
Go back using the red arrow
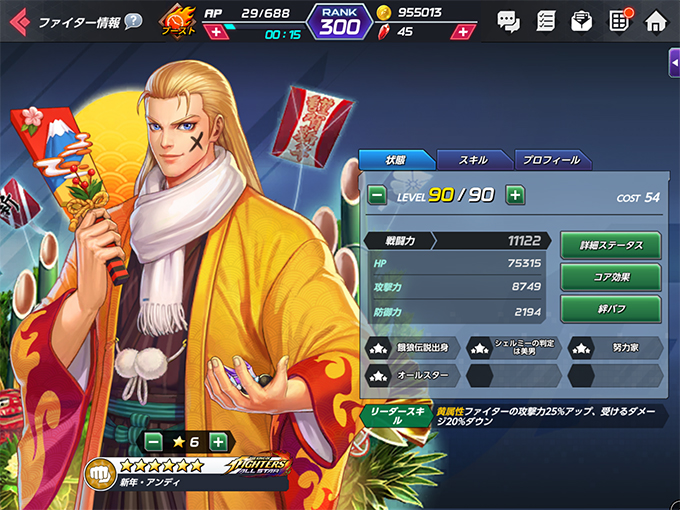16,20
